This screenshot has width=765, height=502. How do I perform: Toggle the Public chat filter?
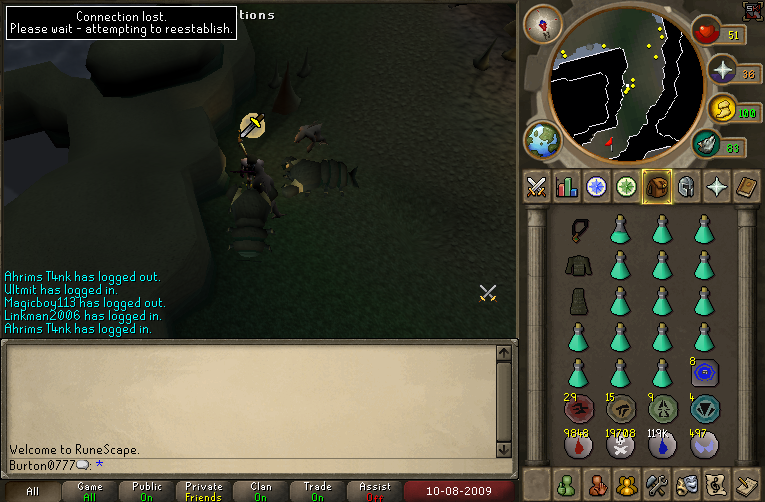coord(147,491)
